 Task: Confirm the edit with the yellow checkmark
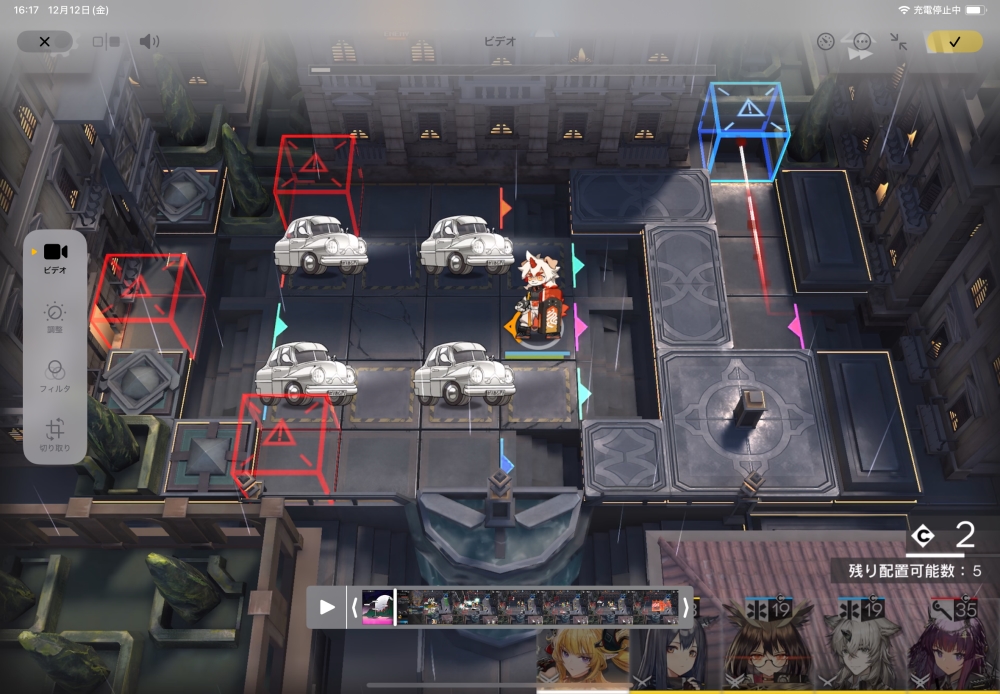[954, 42]
